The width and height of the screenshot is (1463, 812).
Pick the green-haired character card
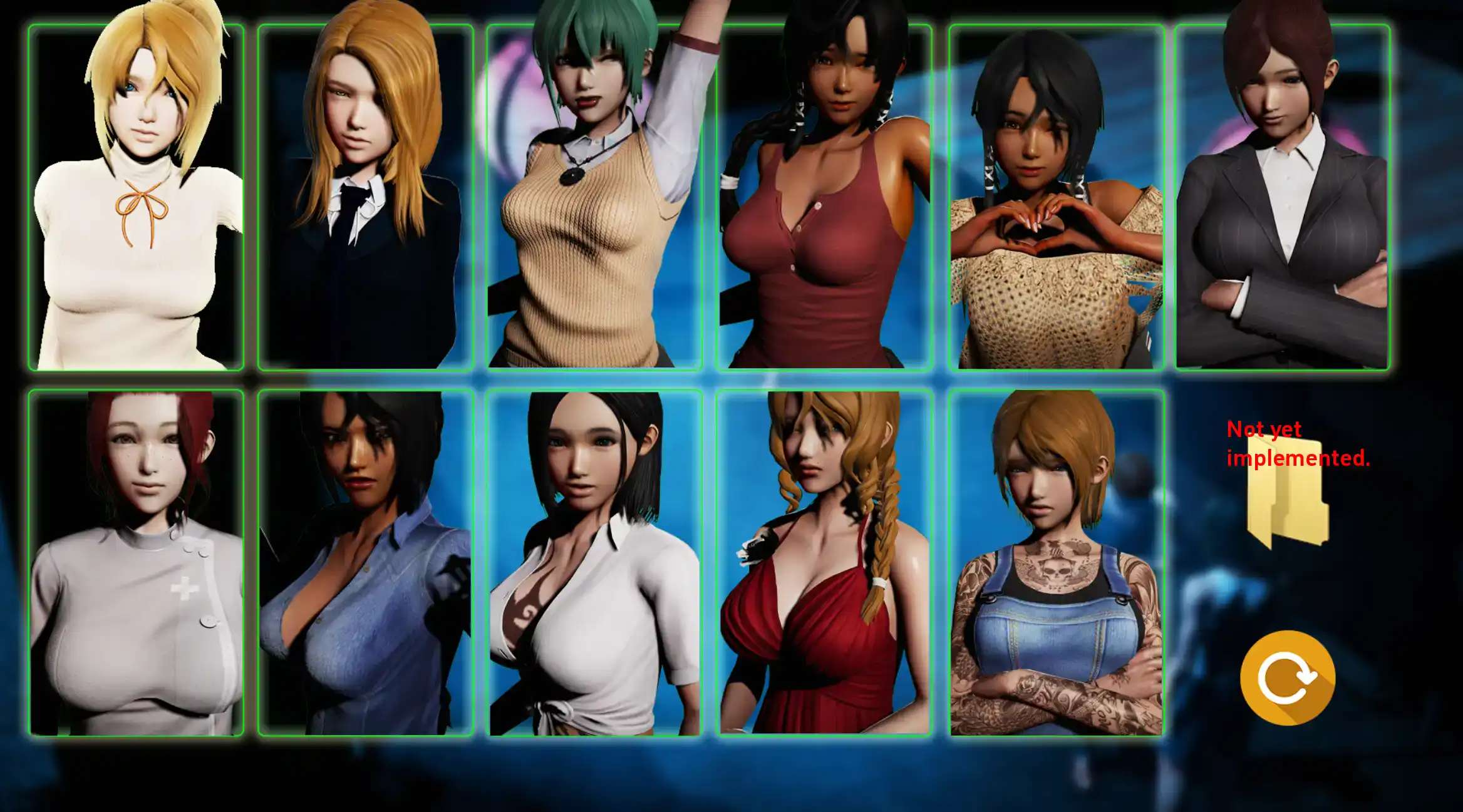(x=594, y=197)
